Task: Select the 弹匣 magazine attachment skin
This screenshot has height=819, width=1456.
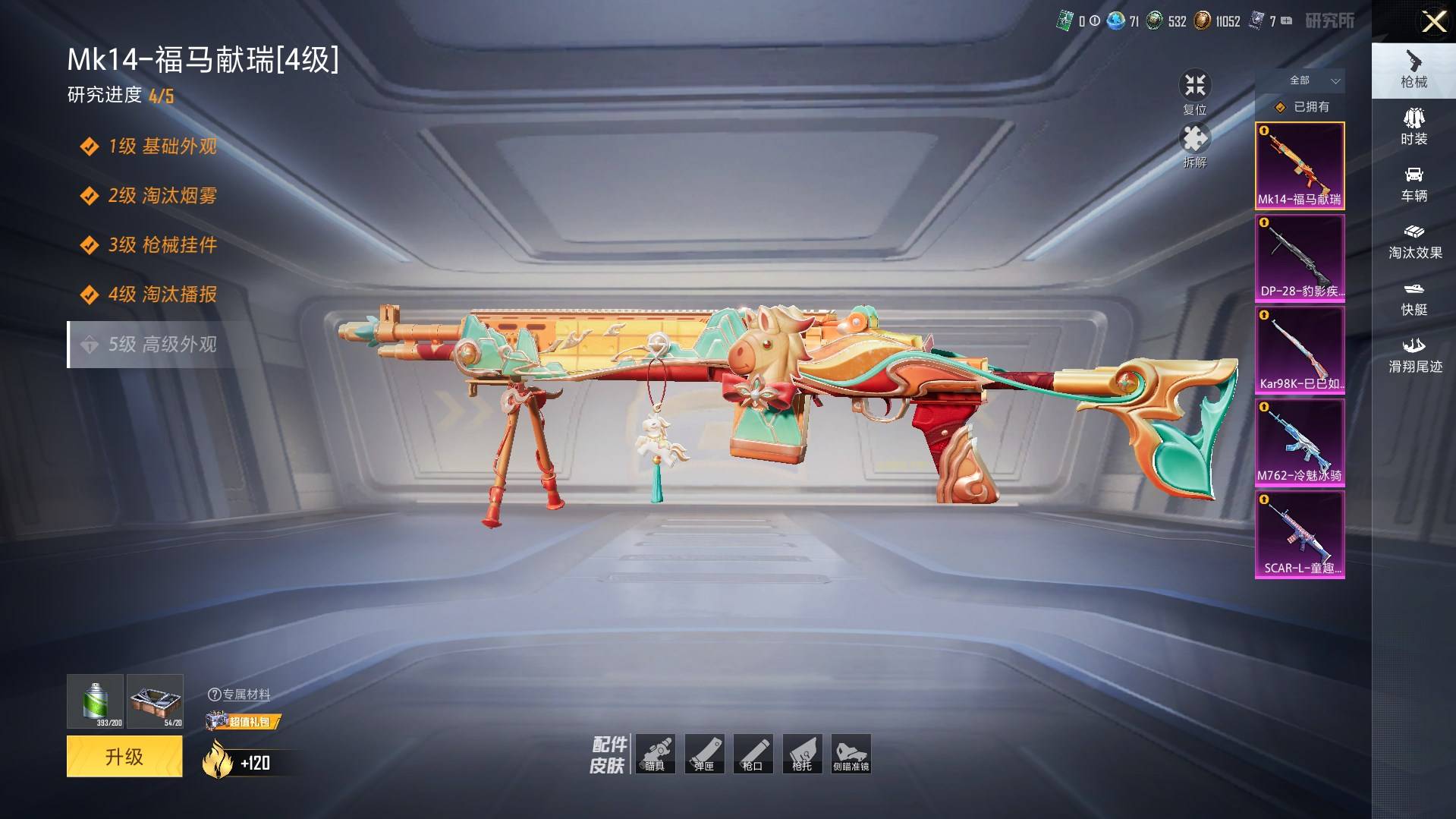Action: pyautogui.click(x=704, y=754)
